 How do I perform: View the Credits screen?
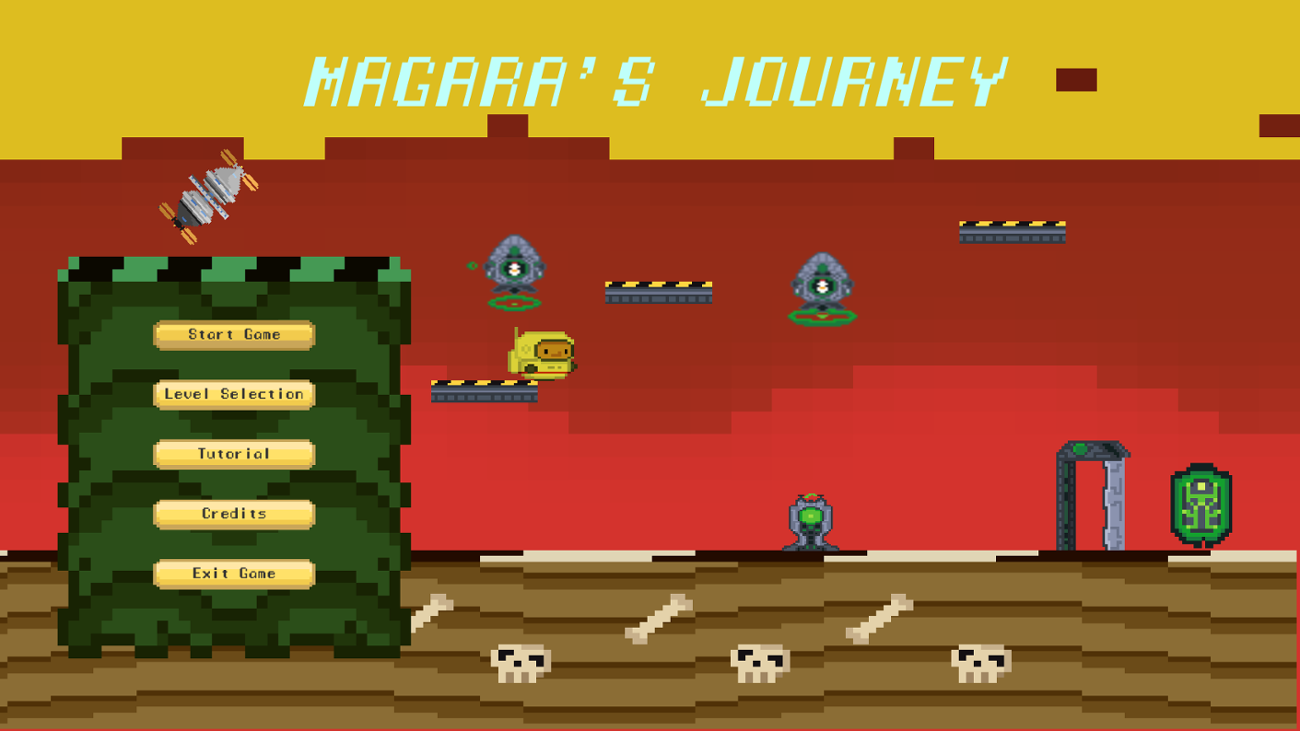pos(233,513)
